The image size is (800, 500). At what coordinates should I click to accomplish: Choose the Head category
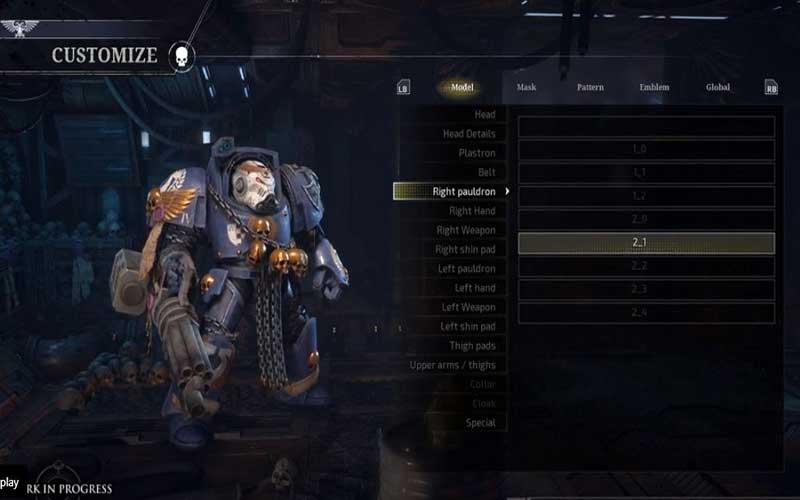coord(484,115)
